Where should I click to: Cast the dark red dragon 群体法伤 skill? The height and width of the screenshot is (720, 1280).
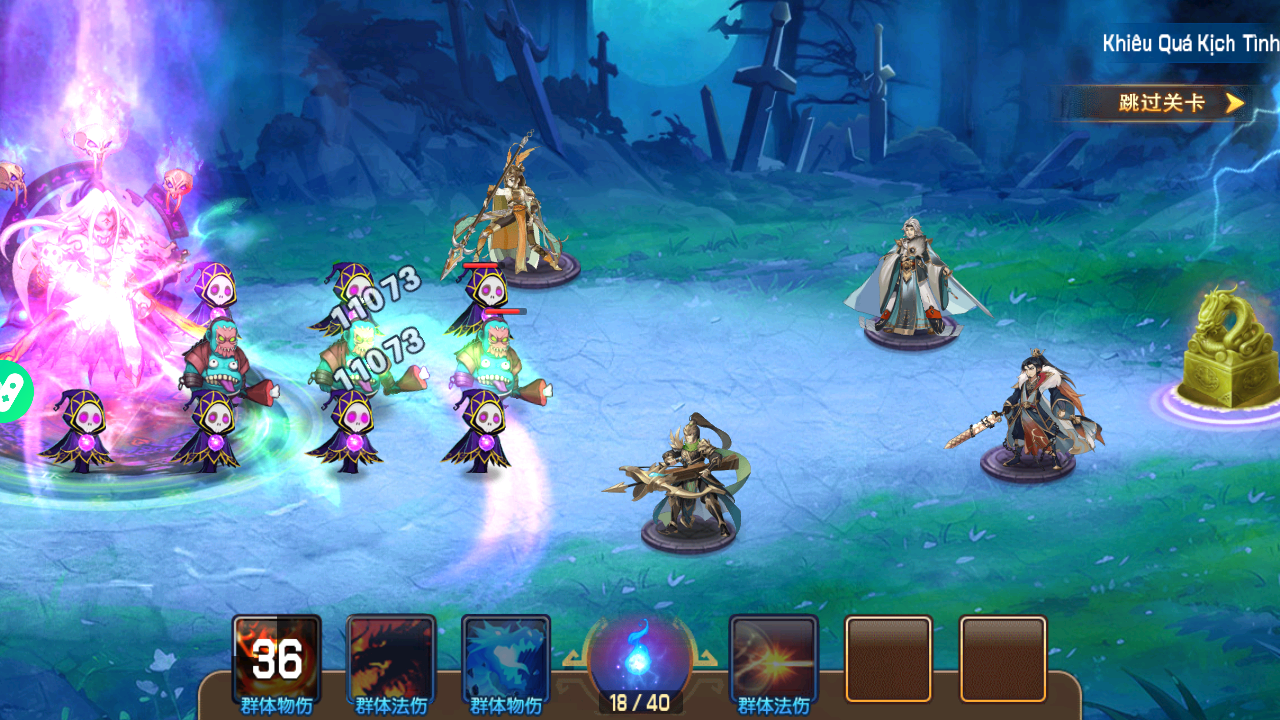point(391,658)
